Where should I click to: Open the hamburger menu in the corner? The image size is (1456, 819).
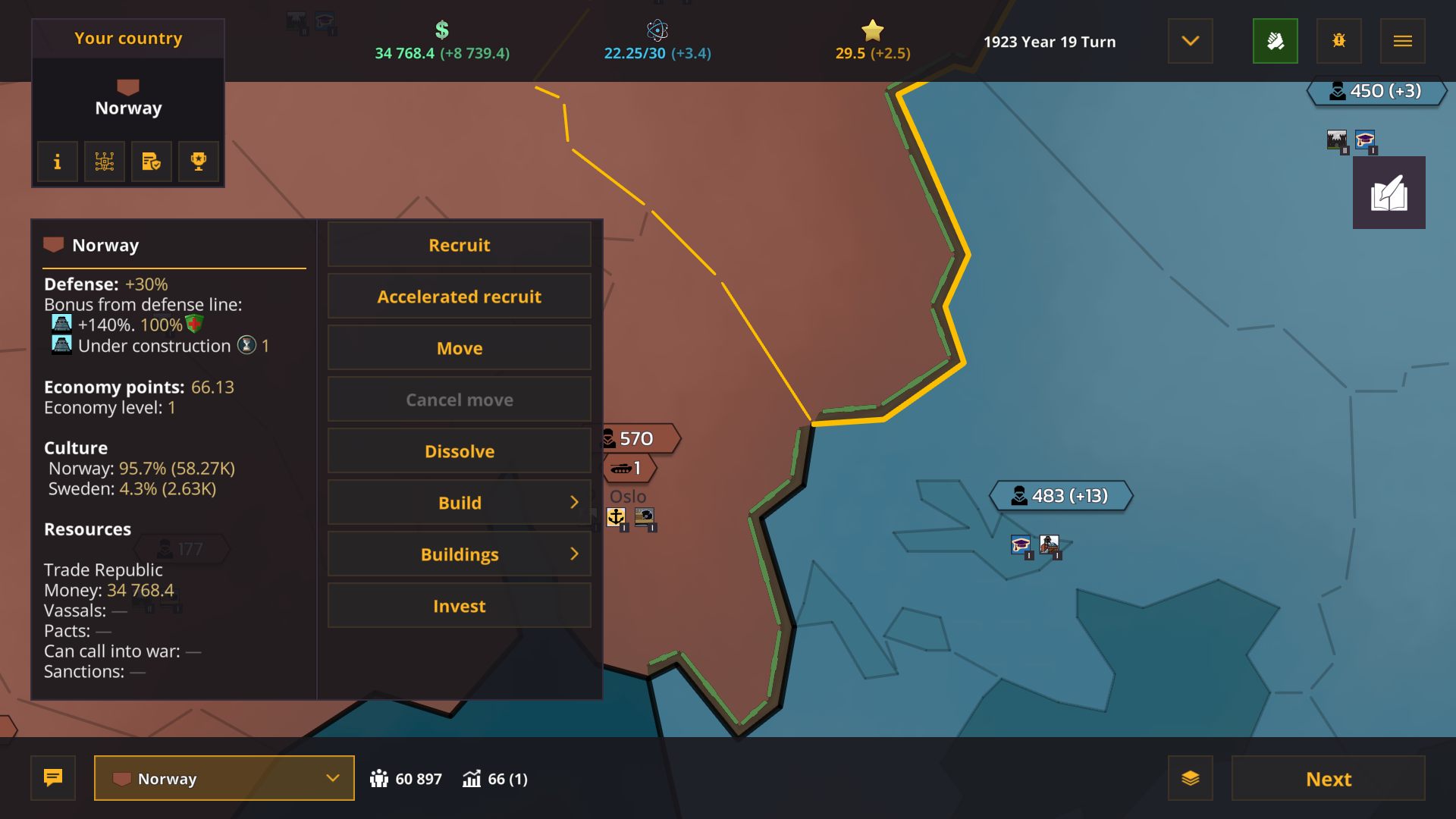click(x=1403, y=41)
